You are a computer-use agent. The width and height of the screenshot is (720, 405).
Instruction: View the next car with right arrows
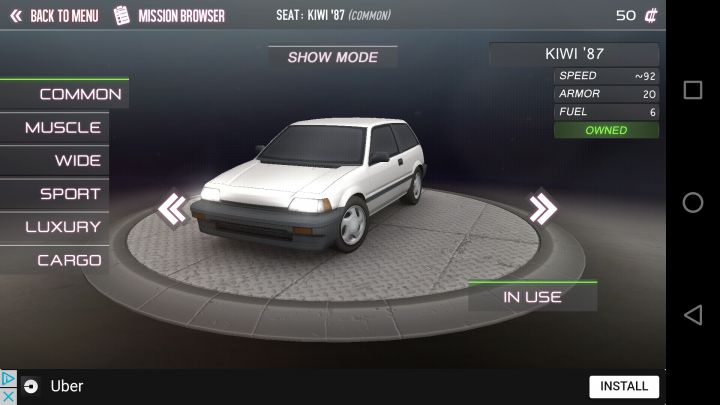tap(543, 208)
